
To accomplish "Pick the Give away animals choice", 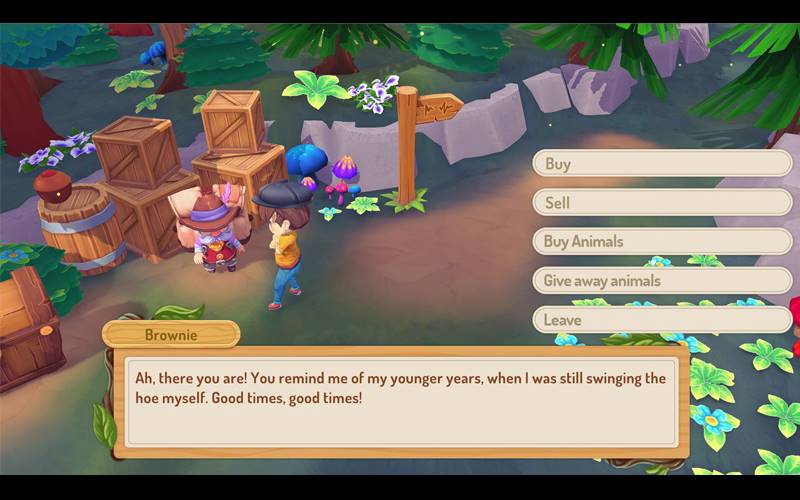I will pyautogui.click(x=662, y=281).
